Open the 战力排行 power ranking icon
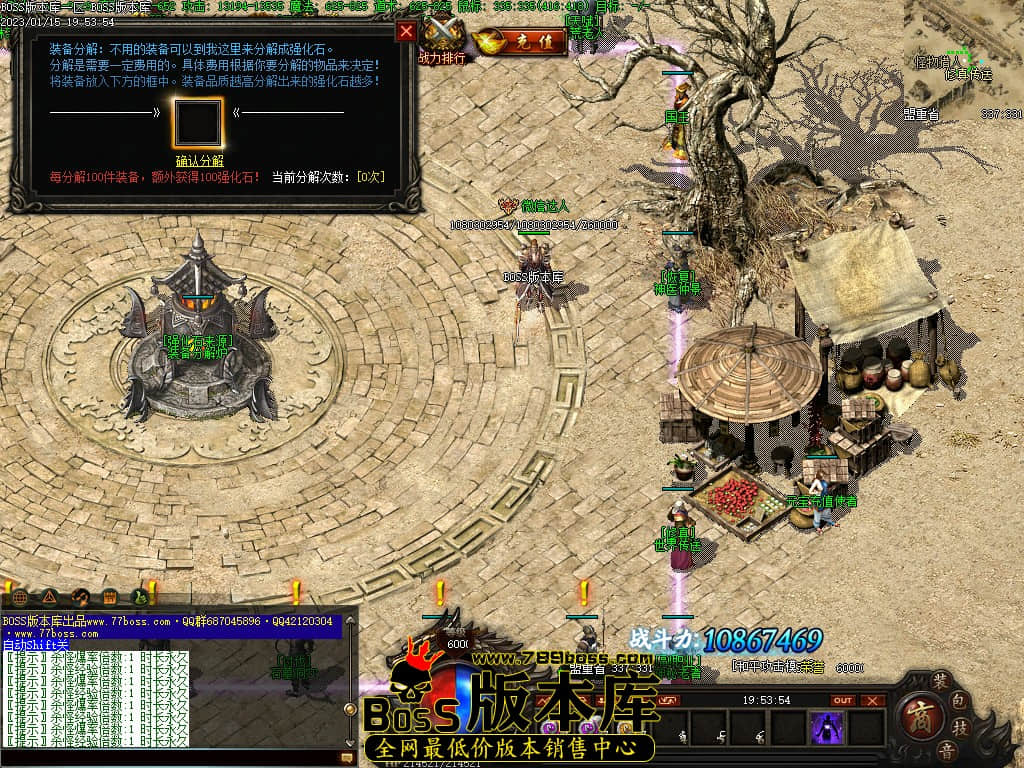Image resolution: width=1024 pixels, height=768 pixels. click(442, 40)
